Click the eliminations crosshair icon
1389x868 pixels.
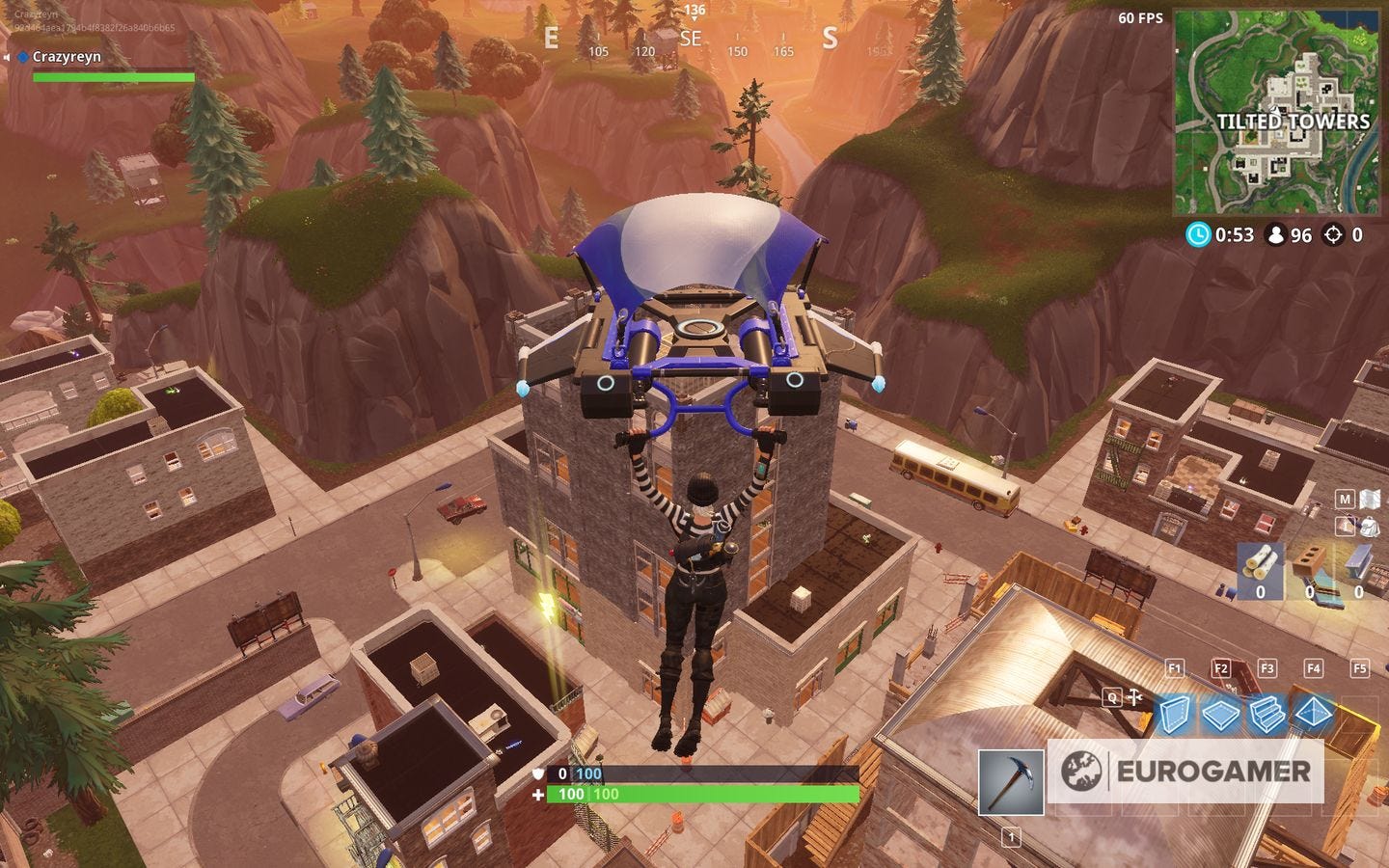click(1334, 233)
